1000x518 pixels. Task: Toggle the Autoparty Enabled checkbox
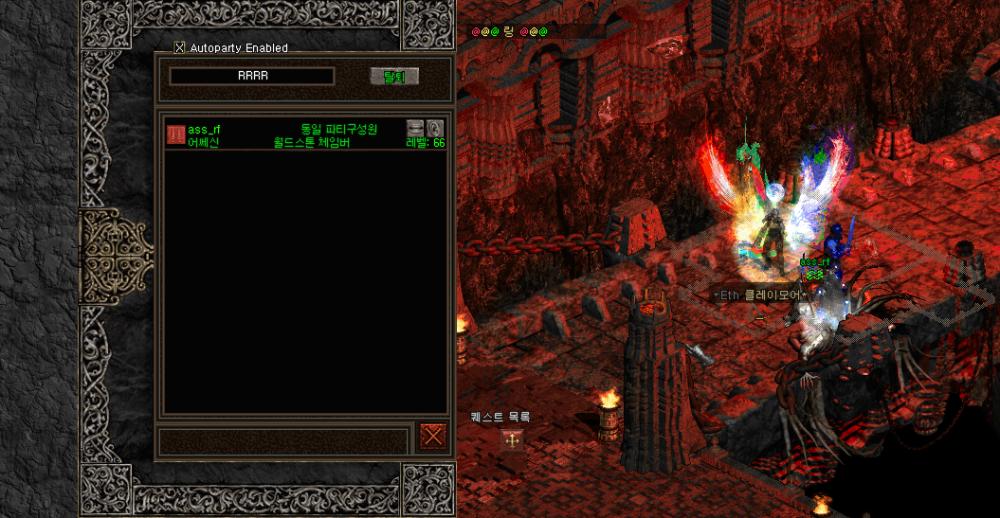(x=180, y=47)
